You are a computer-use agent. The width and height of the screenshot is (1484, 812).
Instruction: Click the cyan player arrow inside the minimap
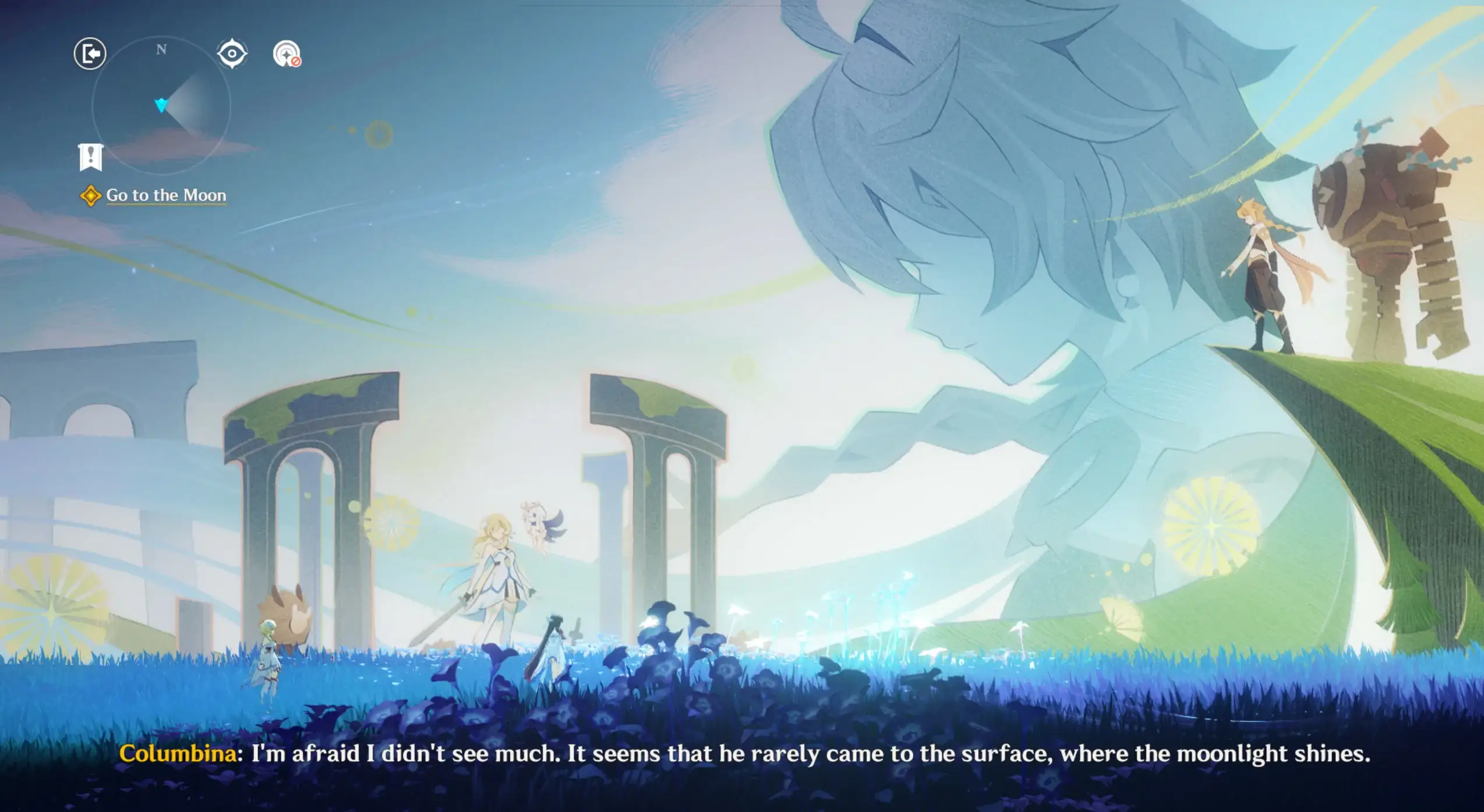[x=161, y=107]
